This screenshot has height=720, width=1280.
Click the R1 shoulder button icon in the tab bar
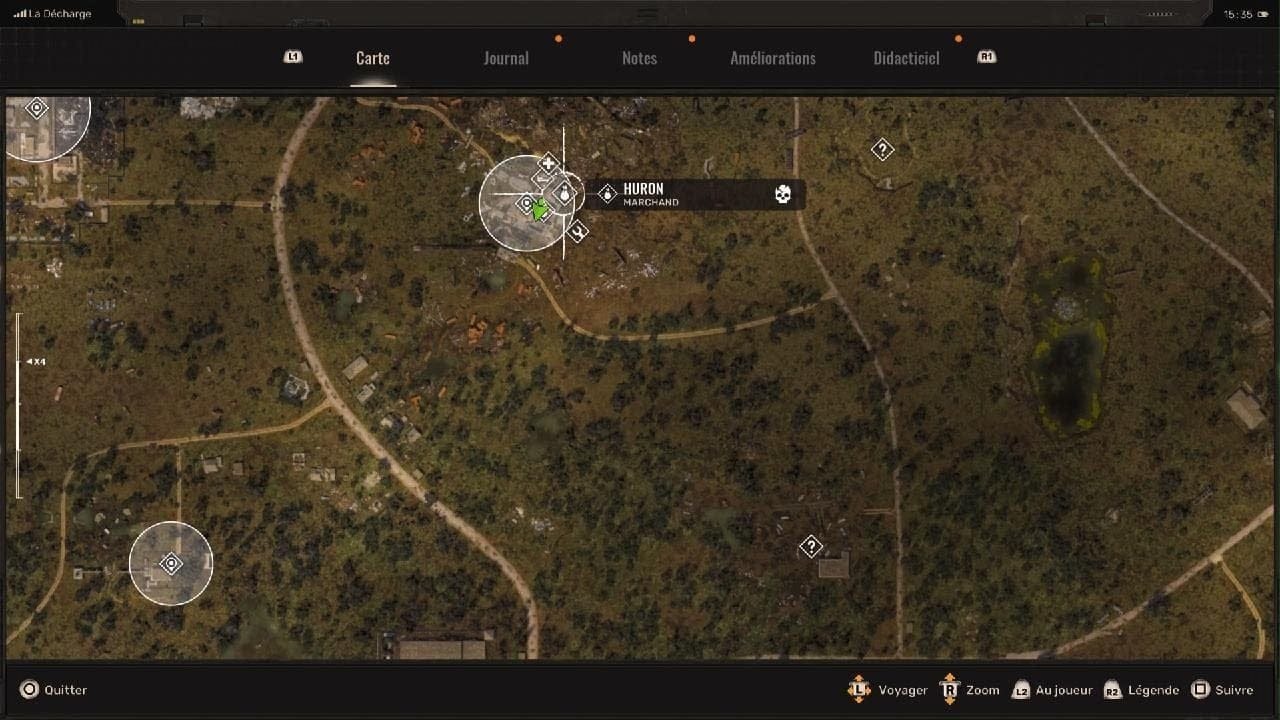tap(986, 57)
